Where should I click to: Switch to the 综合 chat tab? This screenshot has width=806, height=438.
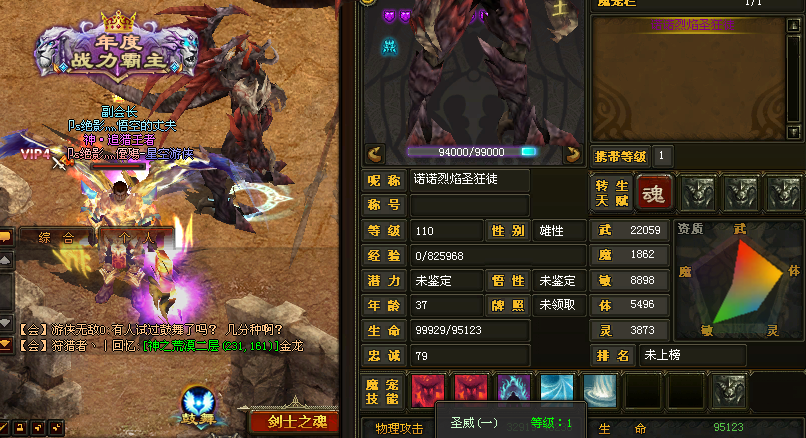[x=58, y=237]
